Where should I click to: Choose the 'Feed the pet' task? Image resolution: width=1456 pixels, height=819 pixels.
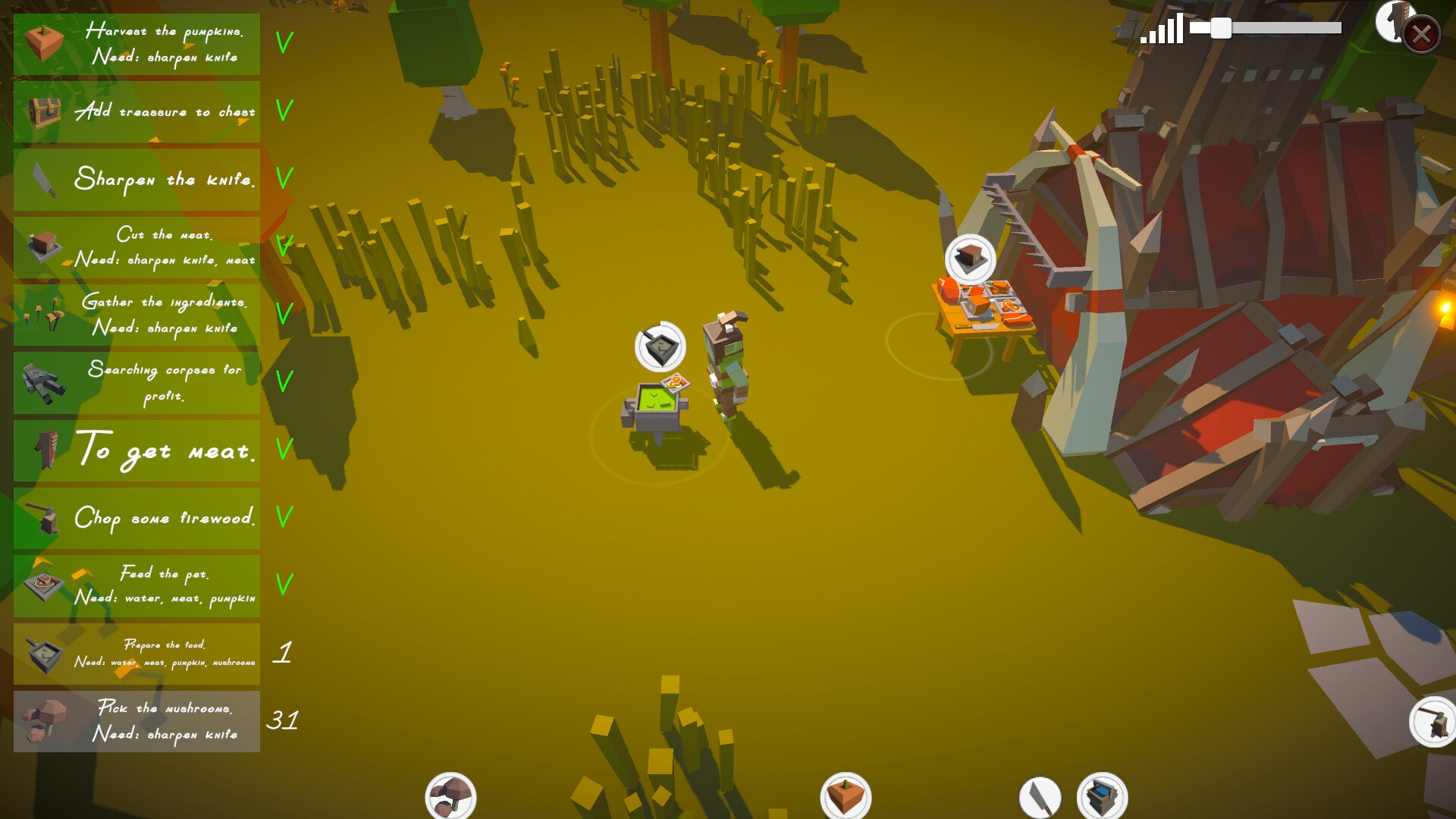137,585
